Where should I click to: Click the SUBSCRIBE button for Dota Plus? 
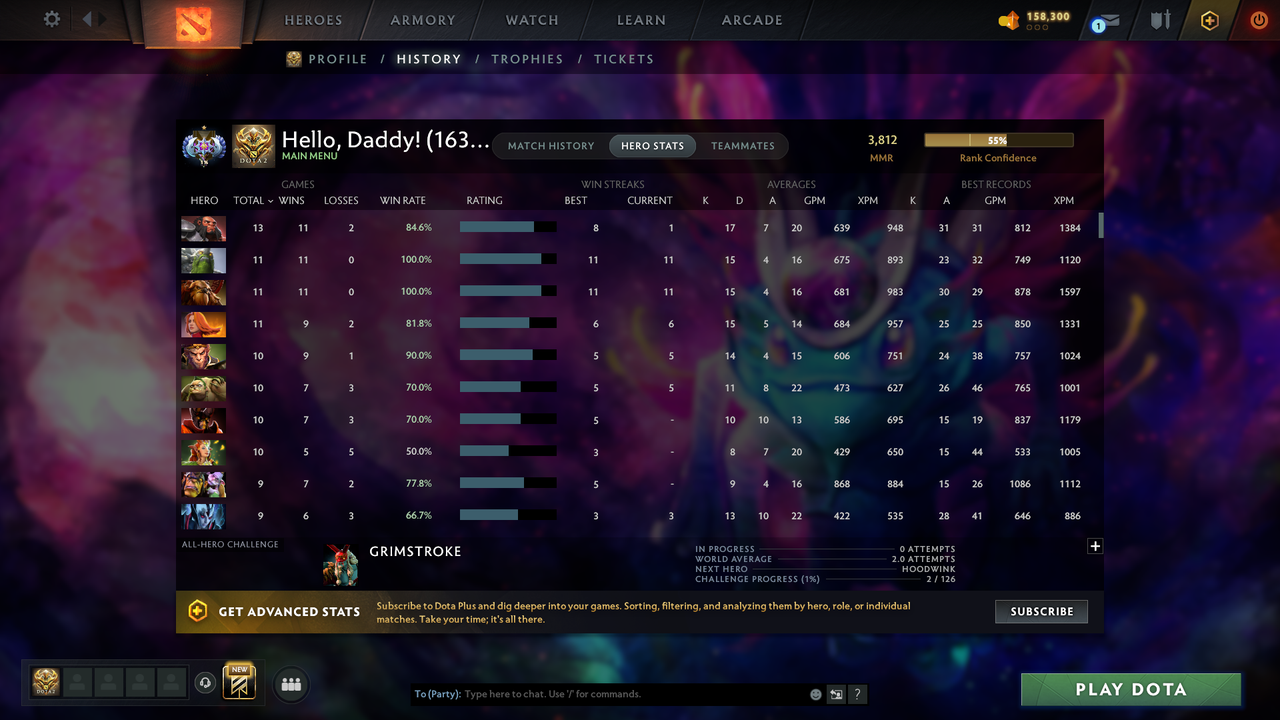coord(1041,611)
